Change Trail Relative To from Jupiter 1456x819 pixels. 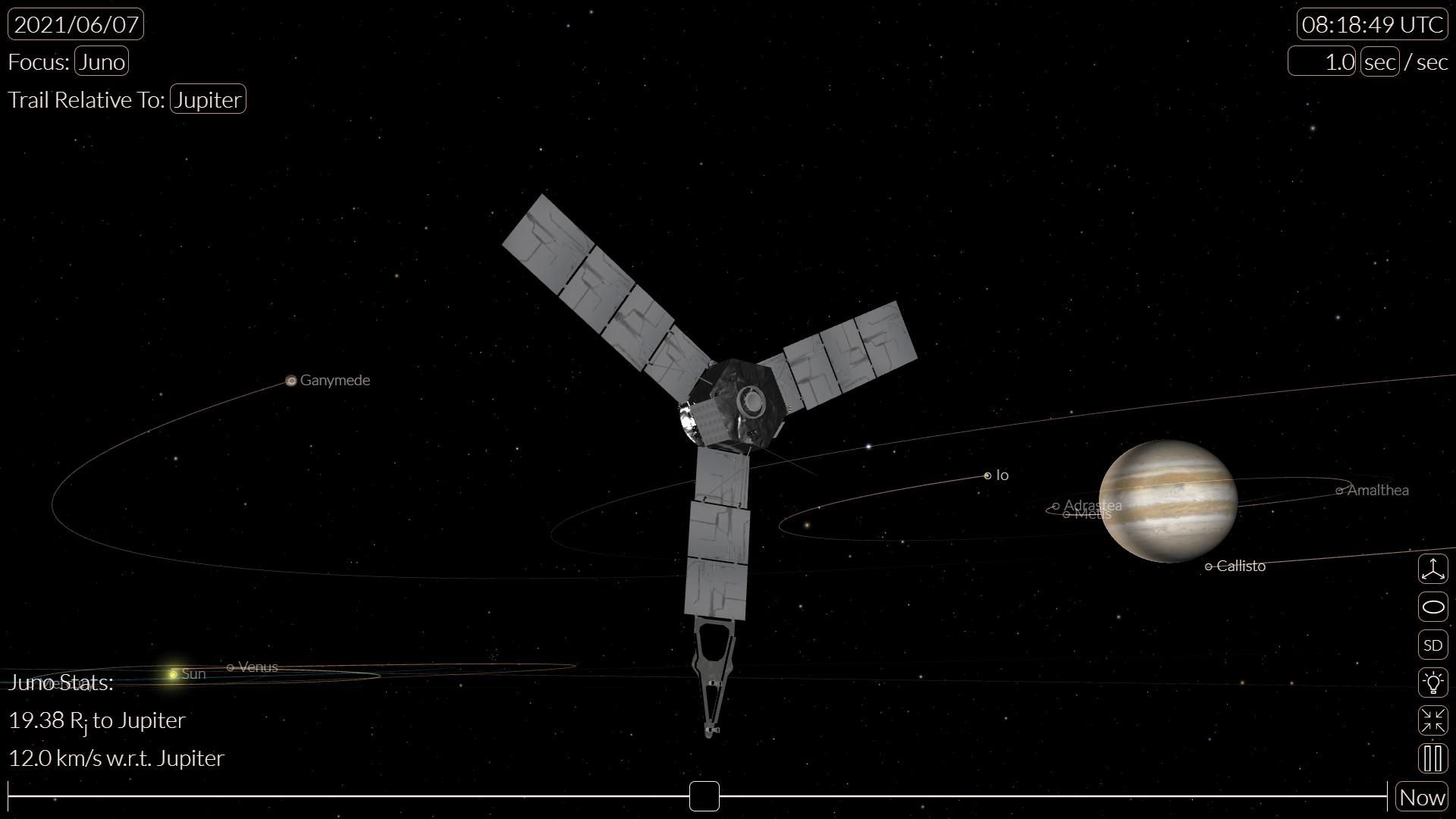[x=208, y=99]
